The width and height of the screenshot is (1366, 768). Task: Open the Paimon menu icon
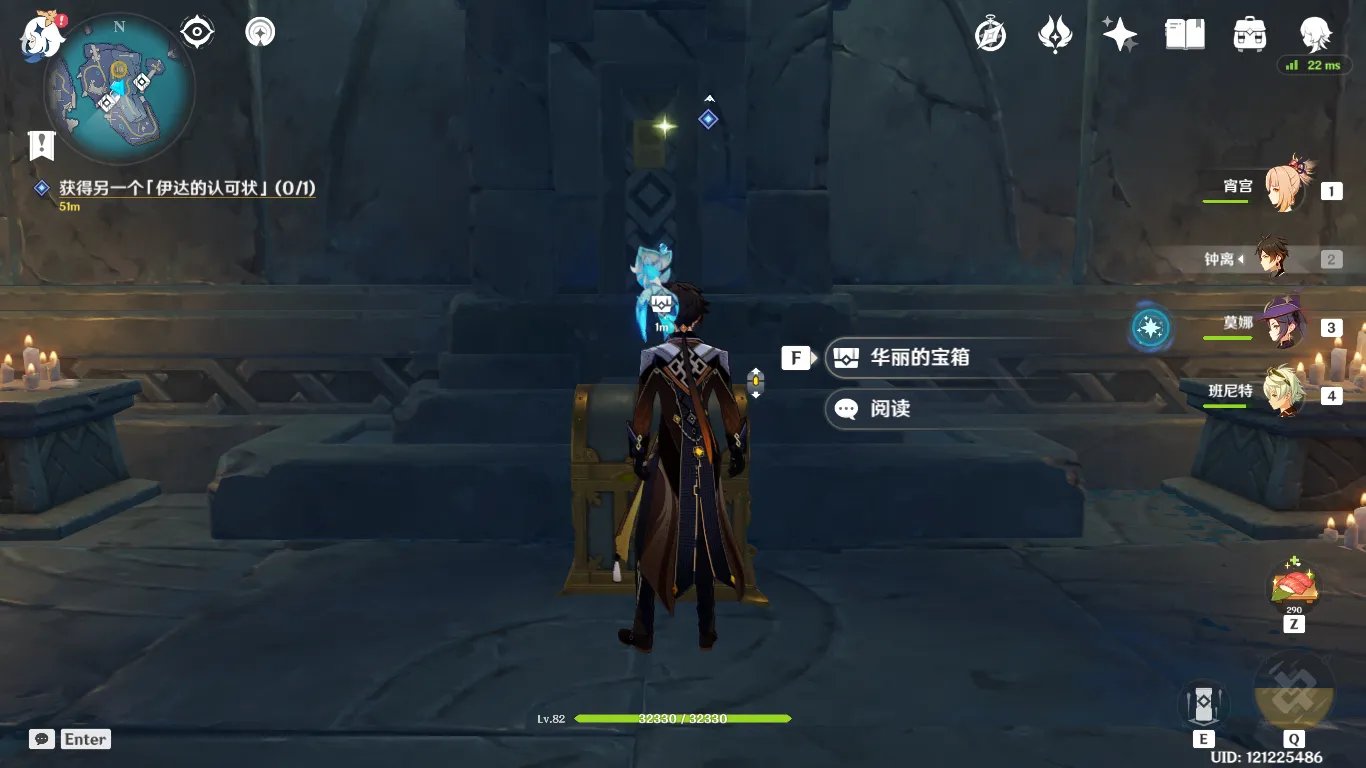coord(42,35)
